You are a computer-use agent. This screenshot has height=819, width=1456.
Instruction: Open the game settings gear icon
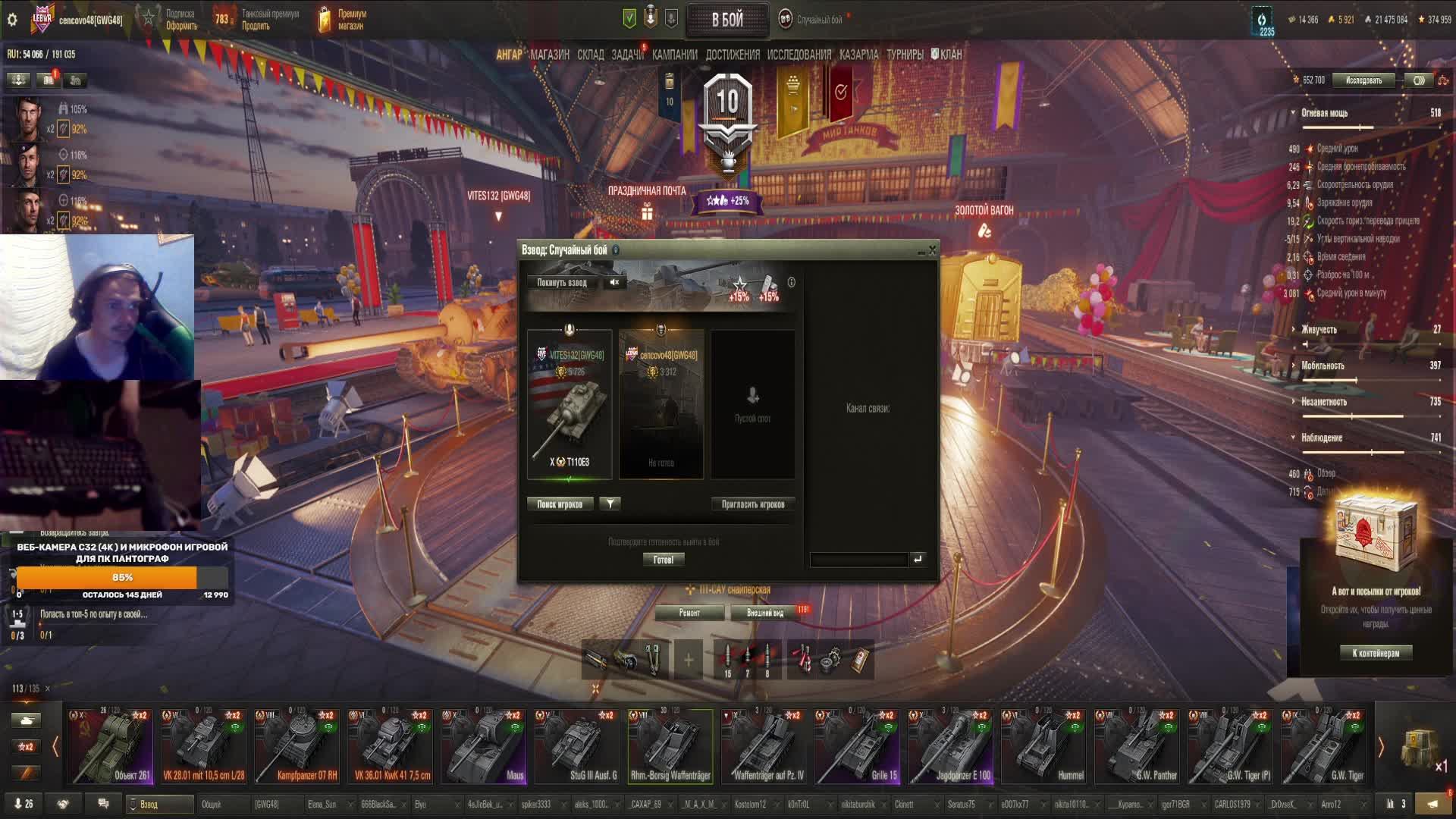coord(12,20)
